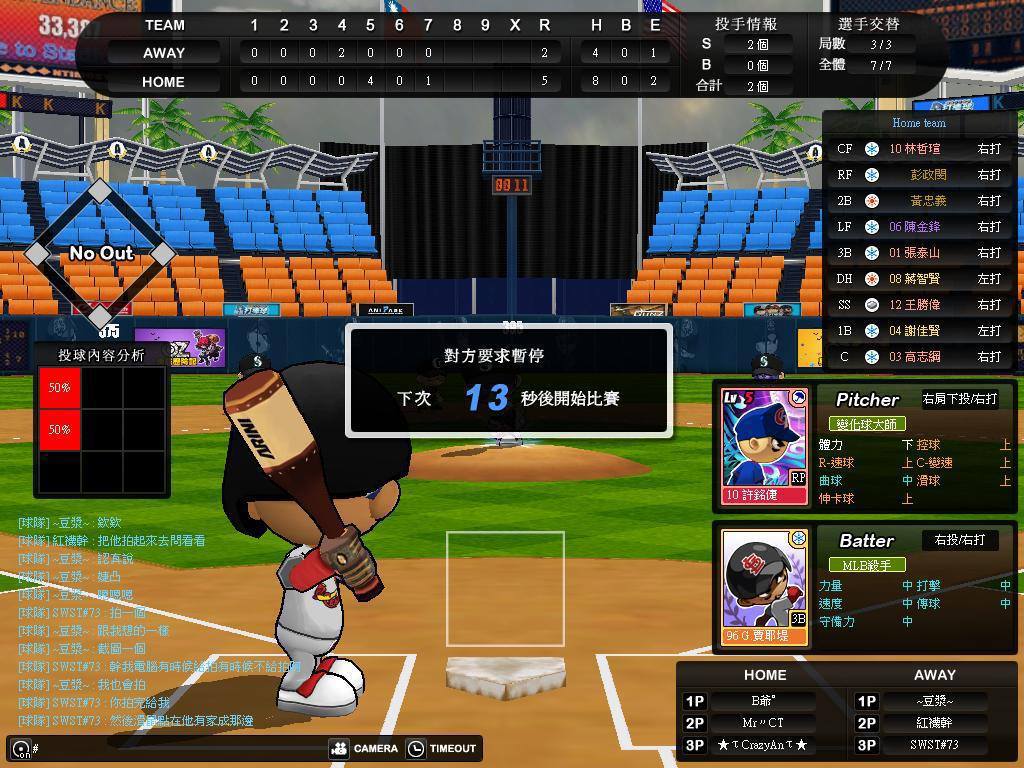The width and height of the screenshot is (1024, 768).
Task: Request a TIMEOUT
Action: coord(442,748)
